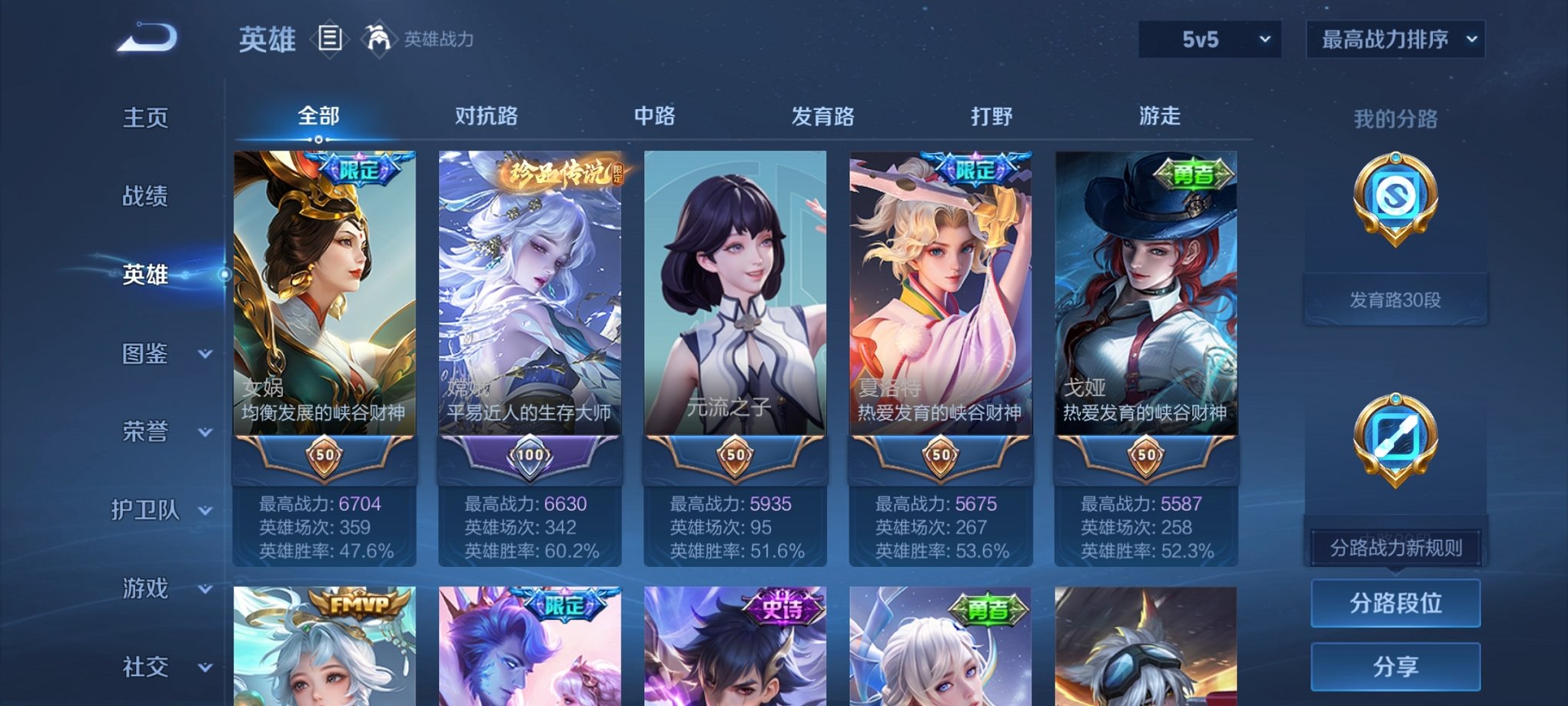Open 元流之子's hero card
Screen dimensions: 1568x706
tap(736, 308)
